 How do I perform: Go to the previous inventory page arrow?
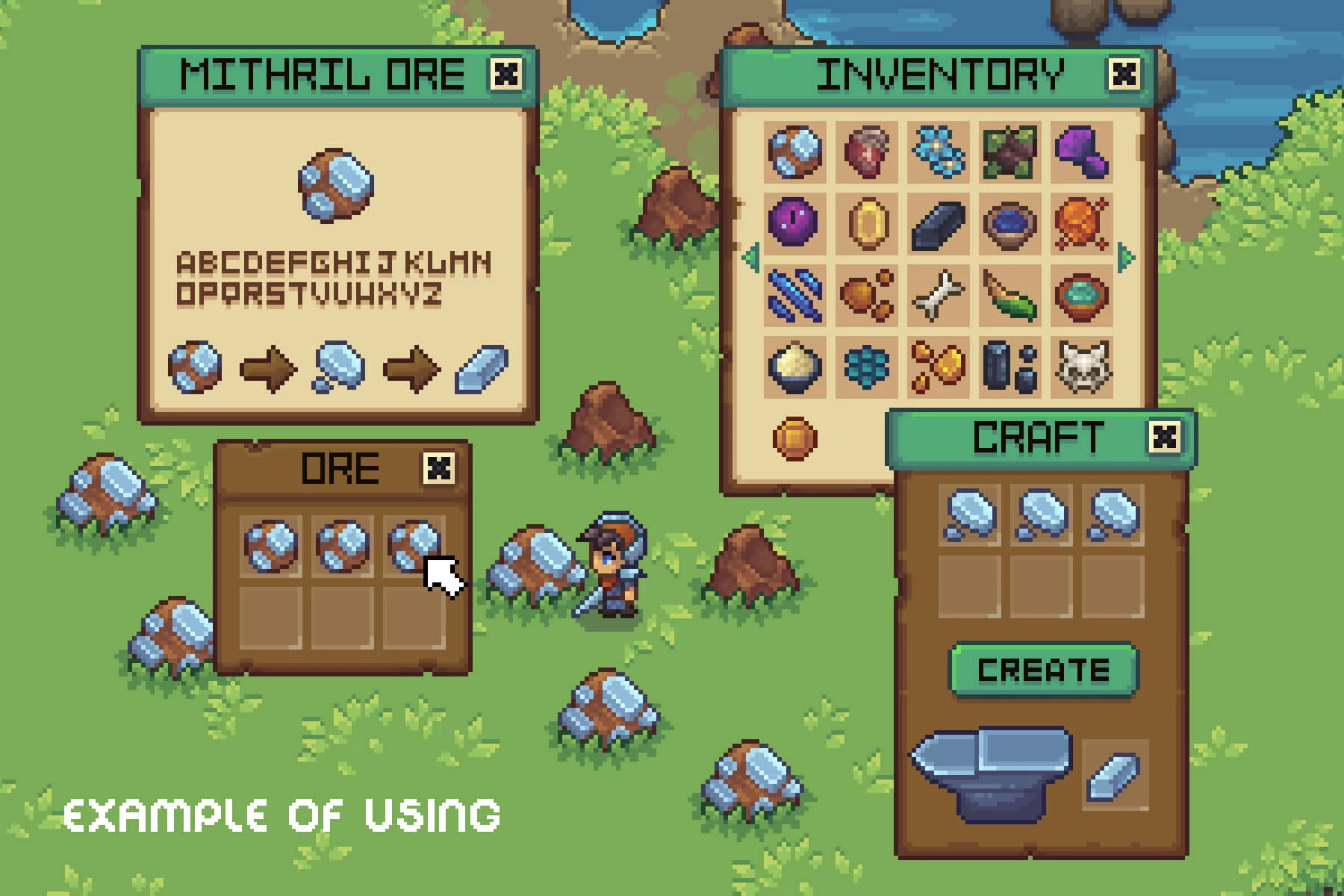point(750,258)
